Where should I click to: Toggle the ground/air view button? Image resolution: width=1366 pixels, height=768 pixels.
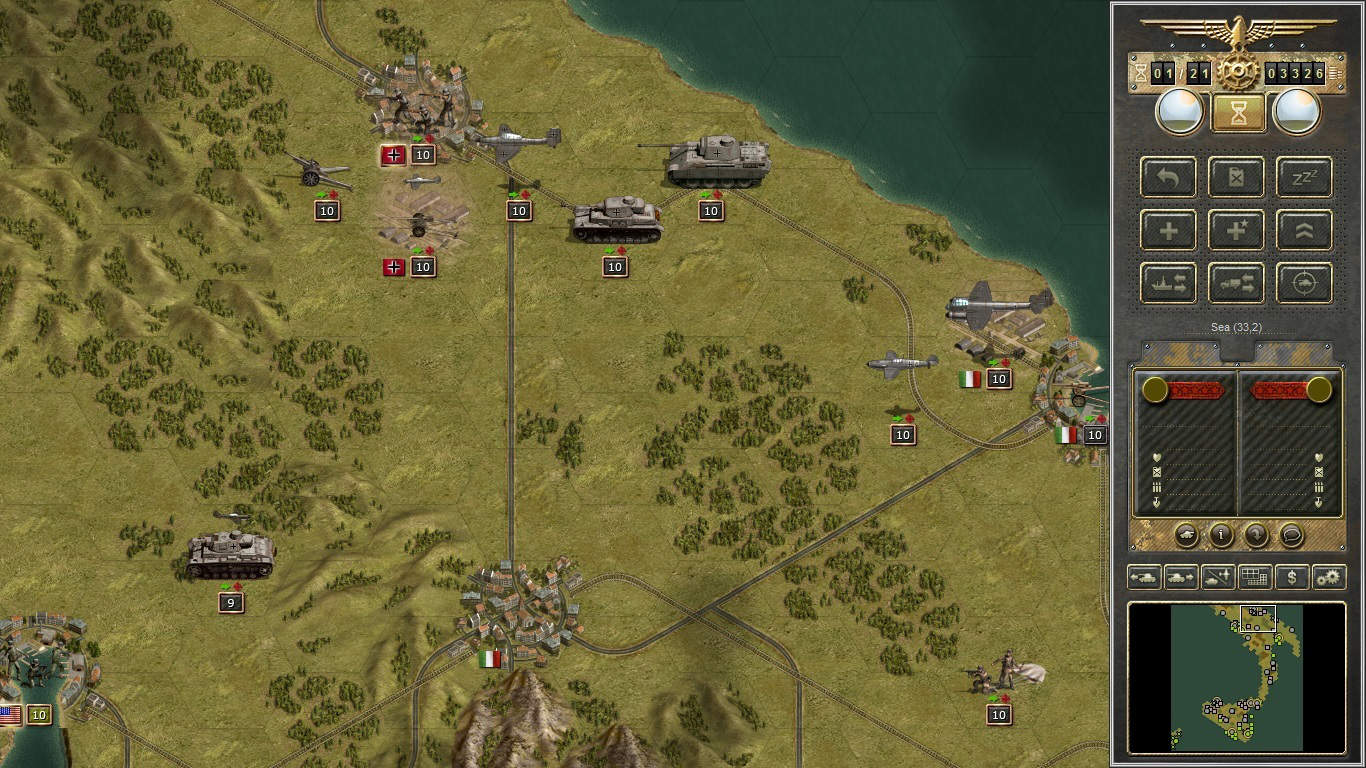point(1218,577)
